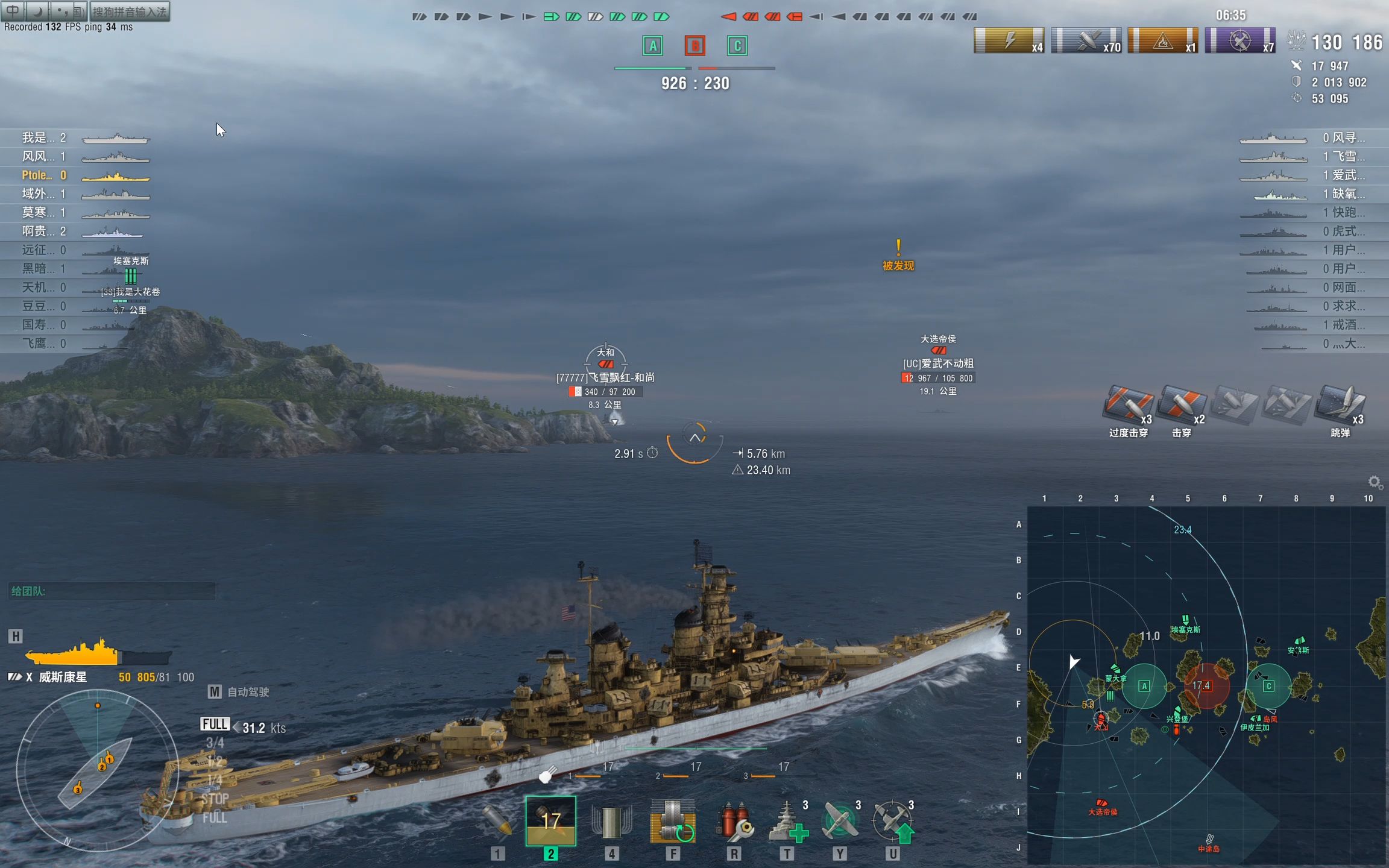Toggle the autopilot M button

click(214, 692)
